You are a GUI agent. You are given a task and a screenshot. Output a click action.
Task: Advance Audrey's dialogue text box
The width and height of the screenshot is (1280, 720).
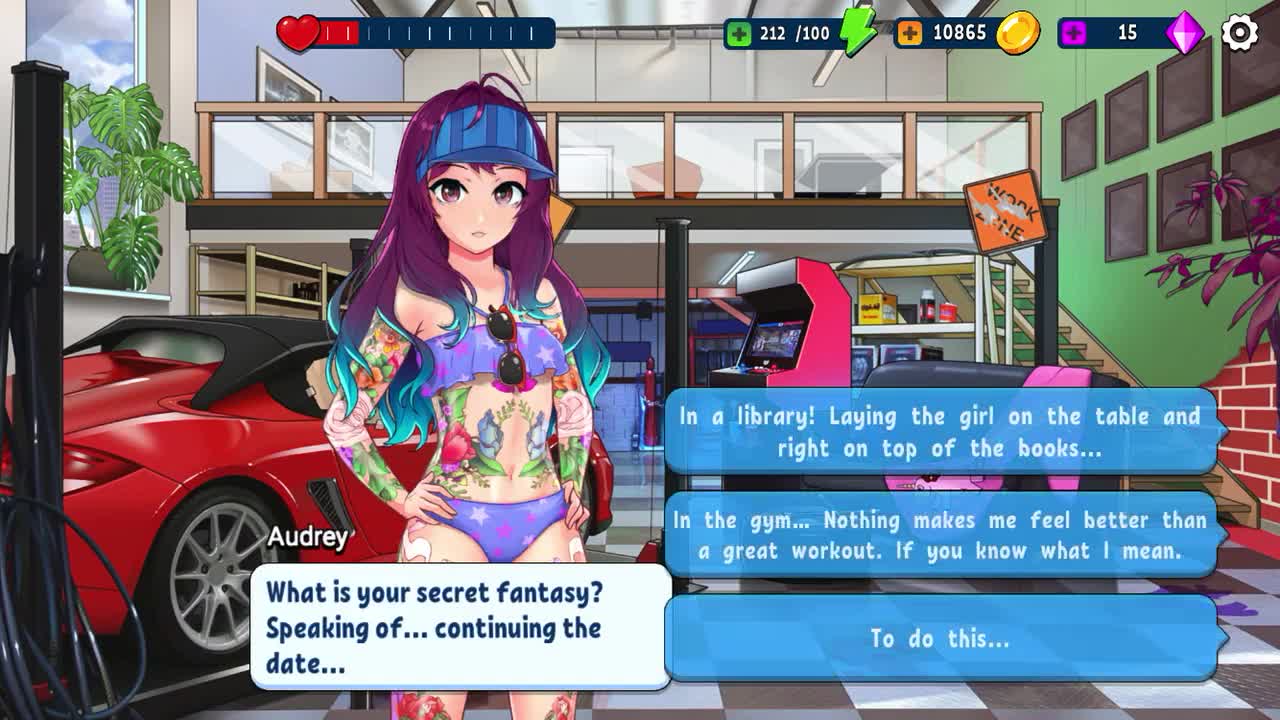(460, 627)
